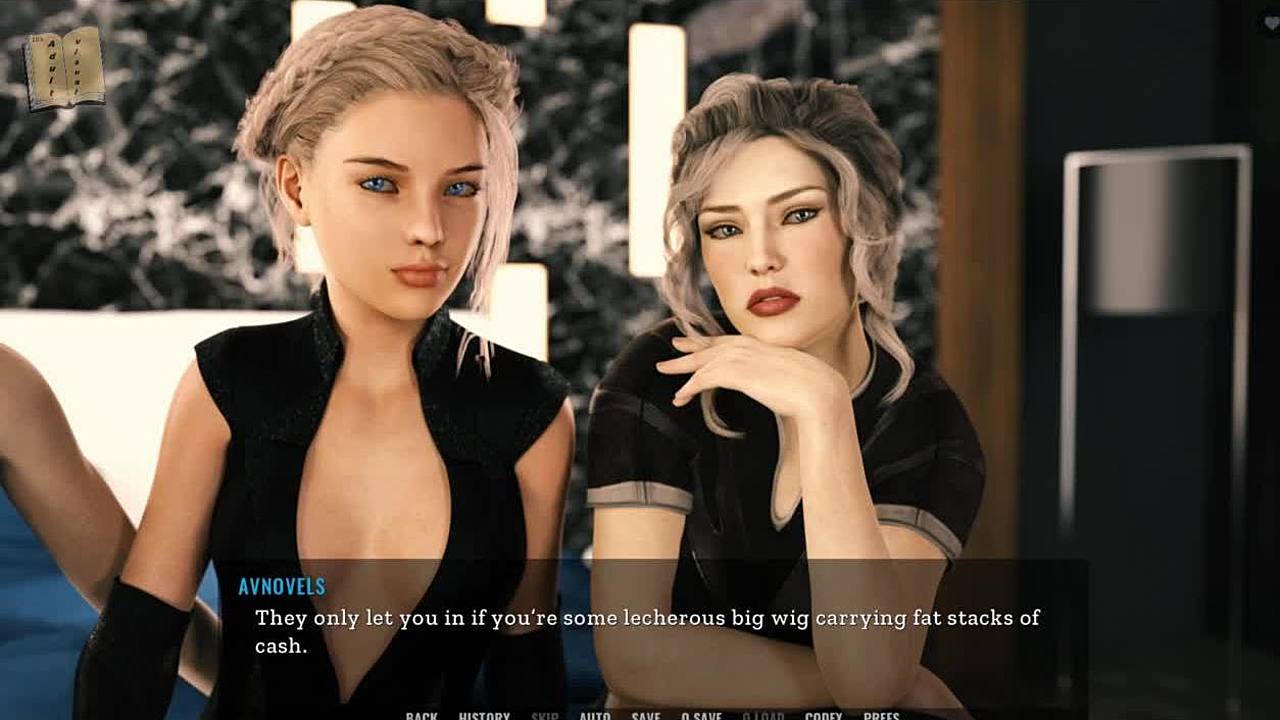Open the Prefs settings menu
This screenshot has height=720, width=1280.
click(x=881, y=715)
